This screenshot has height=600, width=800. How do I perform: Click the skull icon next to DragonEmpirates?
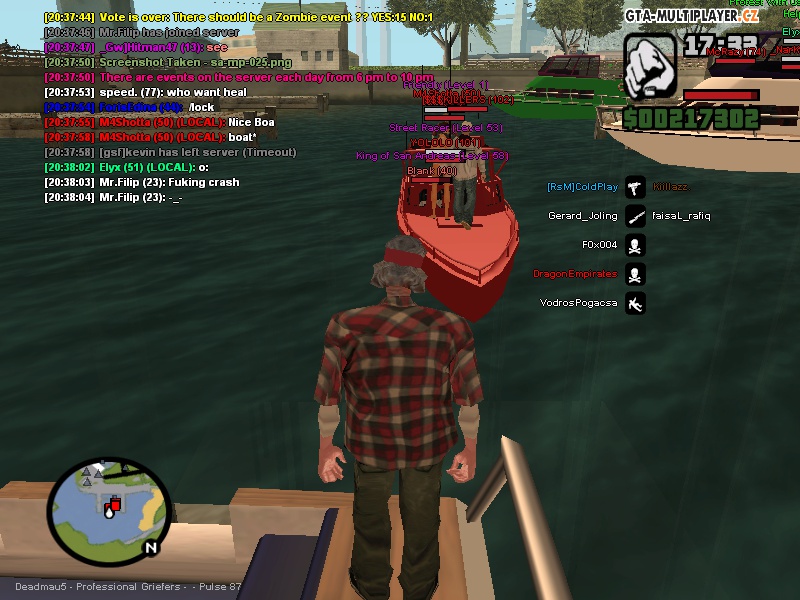[x=635, y=274]
